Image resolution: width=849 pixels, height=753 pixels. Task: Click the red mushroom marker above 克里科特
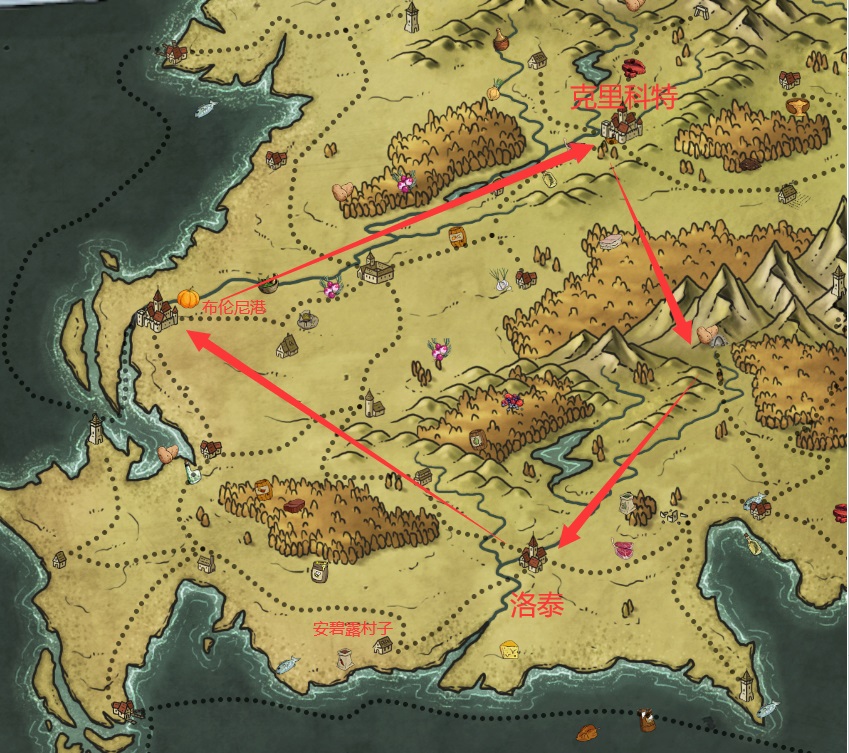634,68
